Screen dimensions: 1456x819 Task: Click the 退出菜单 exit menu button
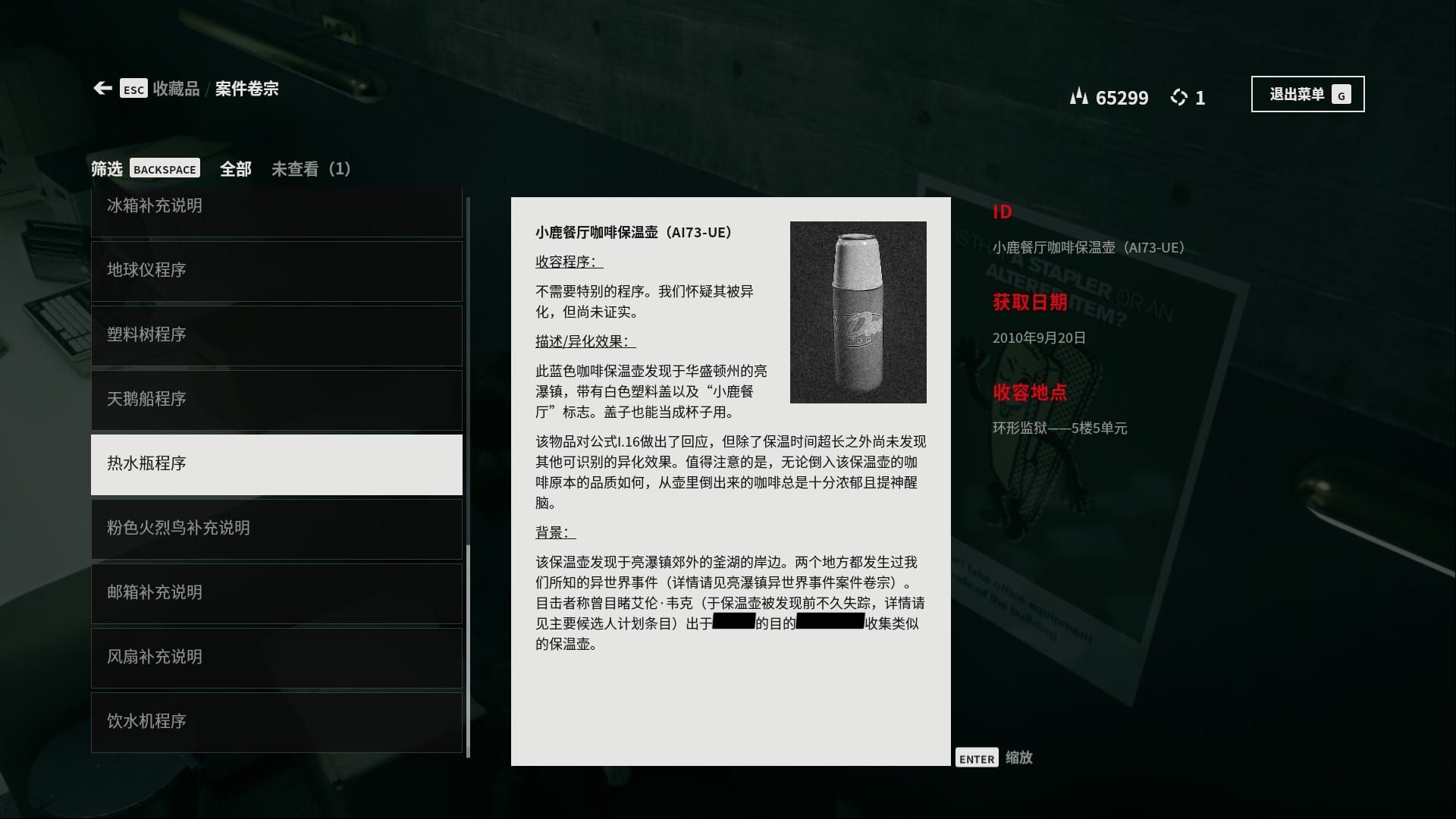tap(1307, 94)
